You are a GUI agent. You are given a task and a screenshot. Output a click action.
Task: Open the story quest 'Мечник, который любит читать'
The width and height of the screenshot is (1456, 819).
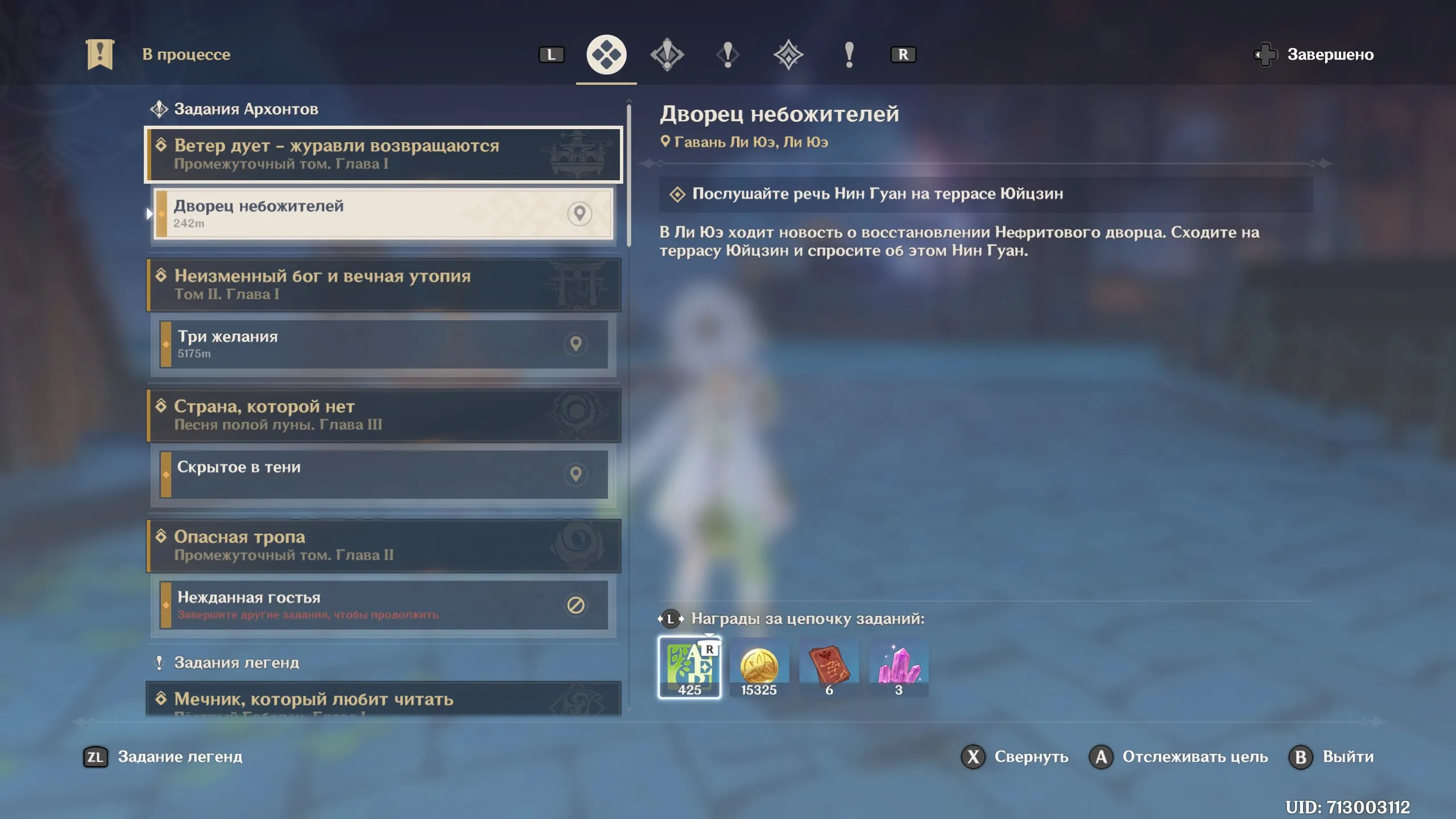[x=383, y=699]
